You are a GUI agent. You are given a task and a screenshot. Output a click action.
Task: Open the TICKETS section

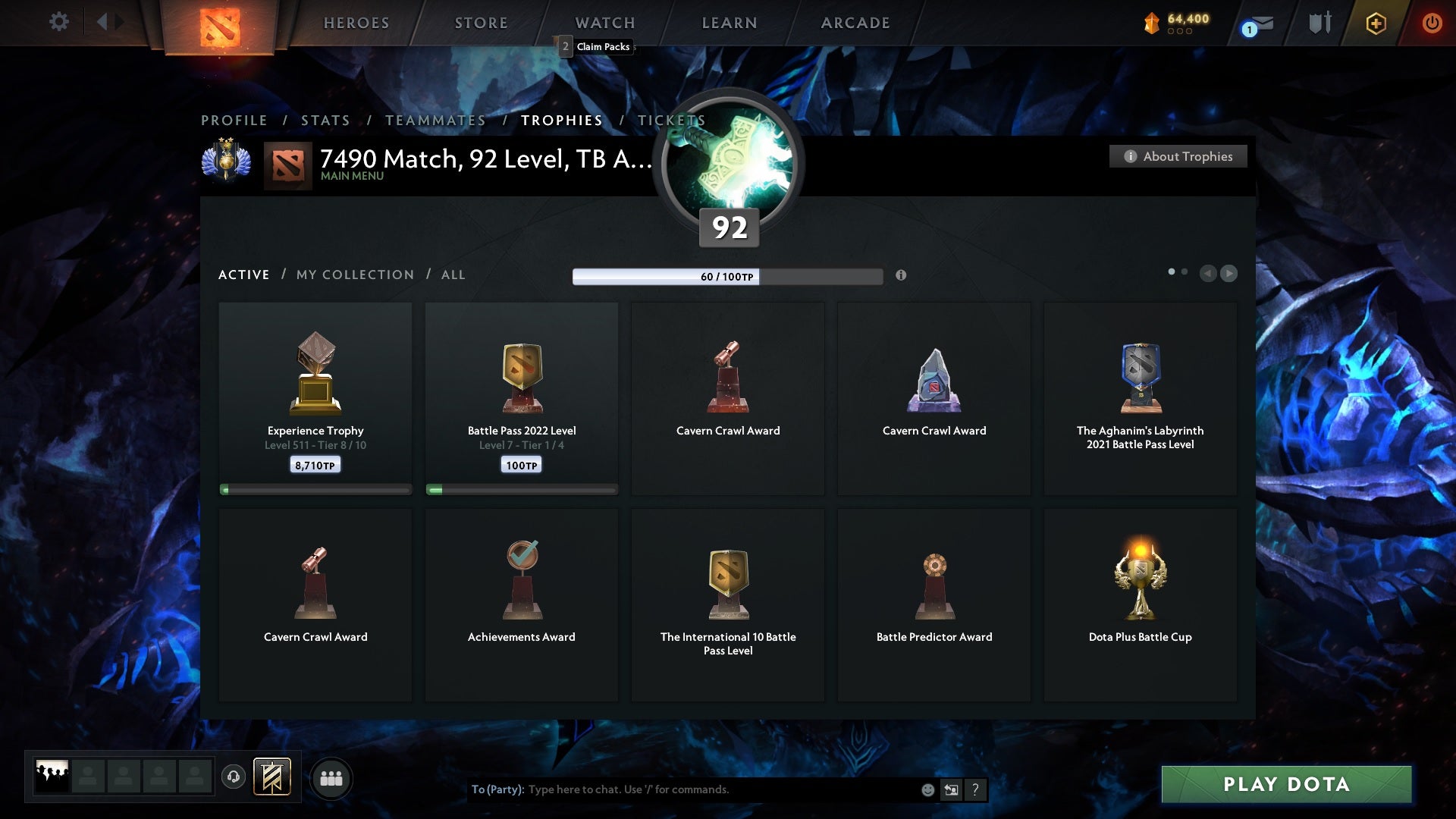click(670, 120)
